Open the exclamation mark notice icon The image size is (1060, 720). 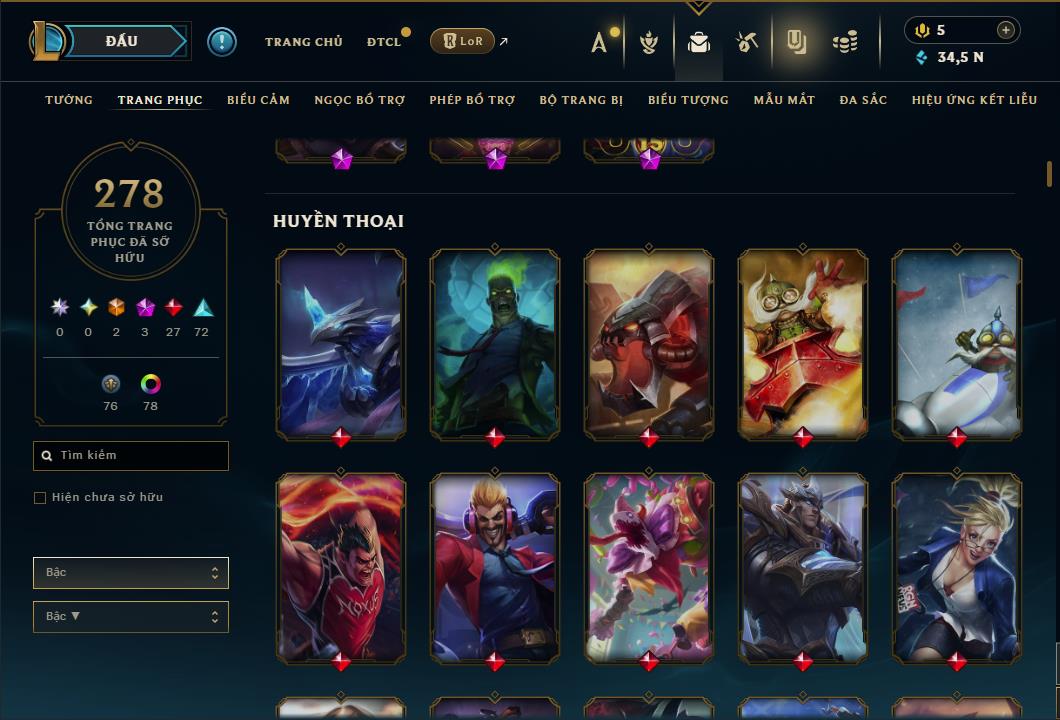tap(222, 42)
